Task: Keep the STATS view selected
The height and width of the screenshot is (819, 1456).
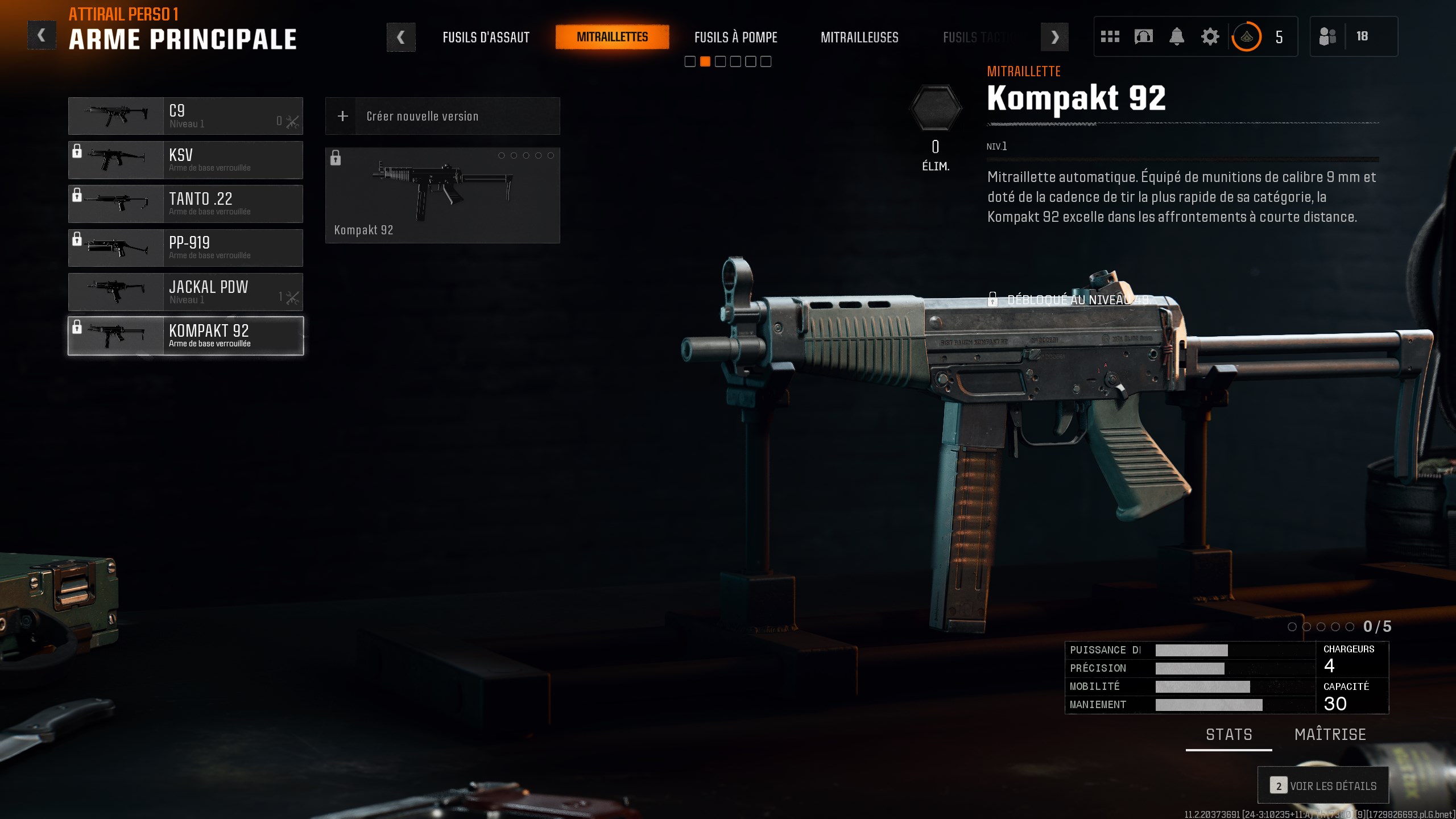Action: tap(1230, 734)
